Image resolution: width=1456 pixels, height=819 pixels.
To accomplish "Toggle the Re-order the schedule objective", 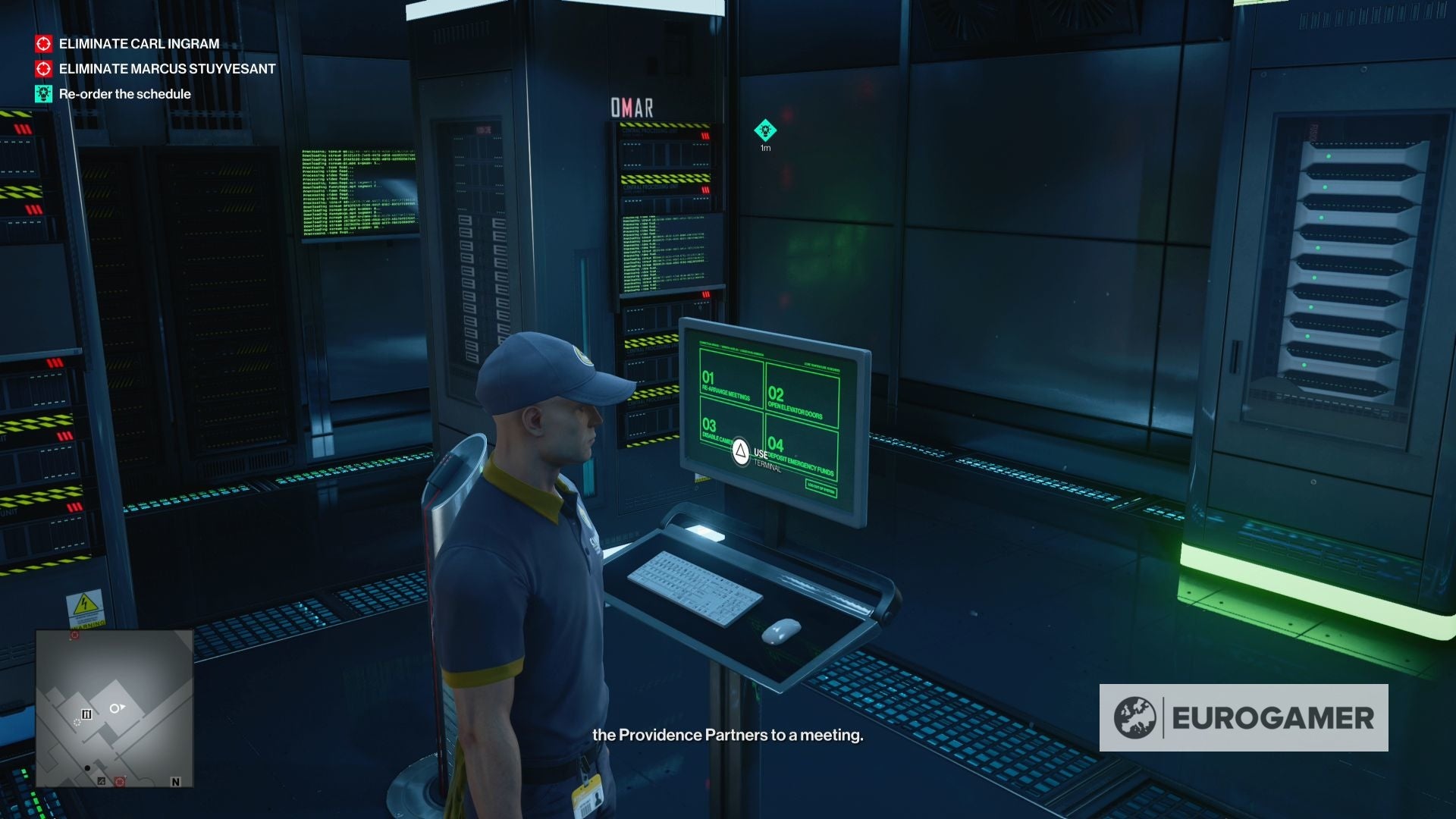I will [x=125, y=94].
